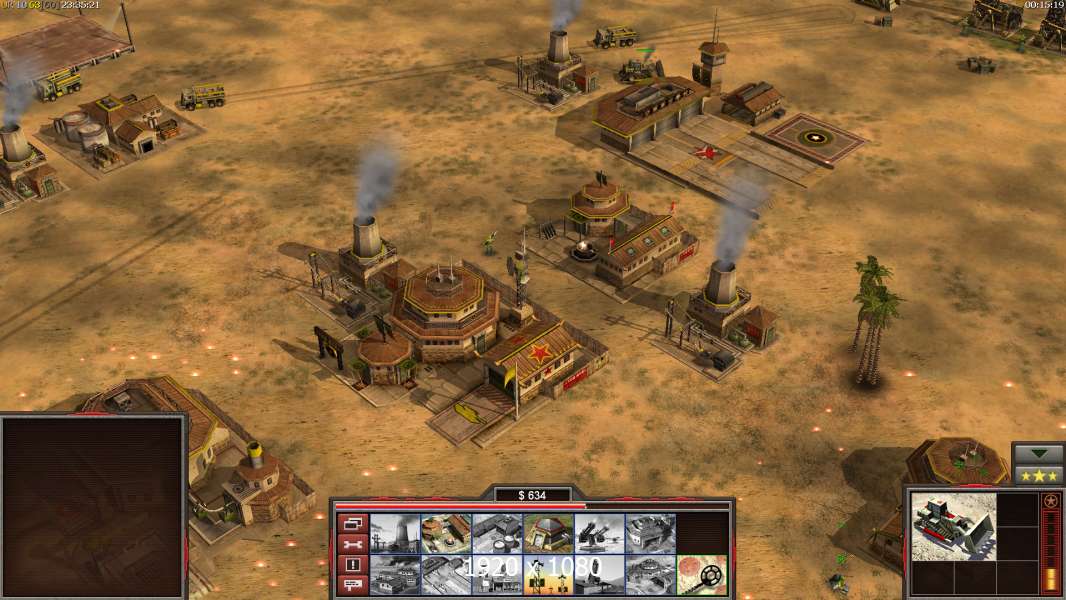1066x600 pixels.
Task: Select the Gattling Cannon defense icon
Action: pos(599,533)
